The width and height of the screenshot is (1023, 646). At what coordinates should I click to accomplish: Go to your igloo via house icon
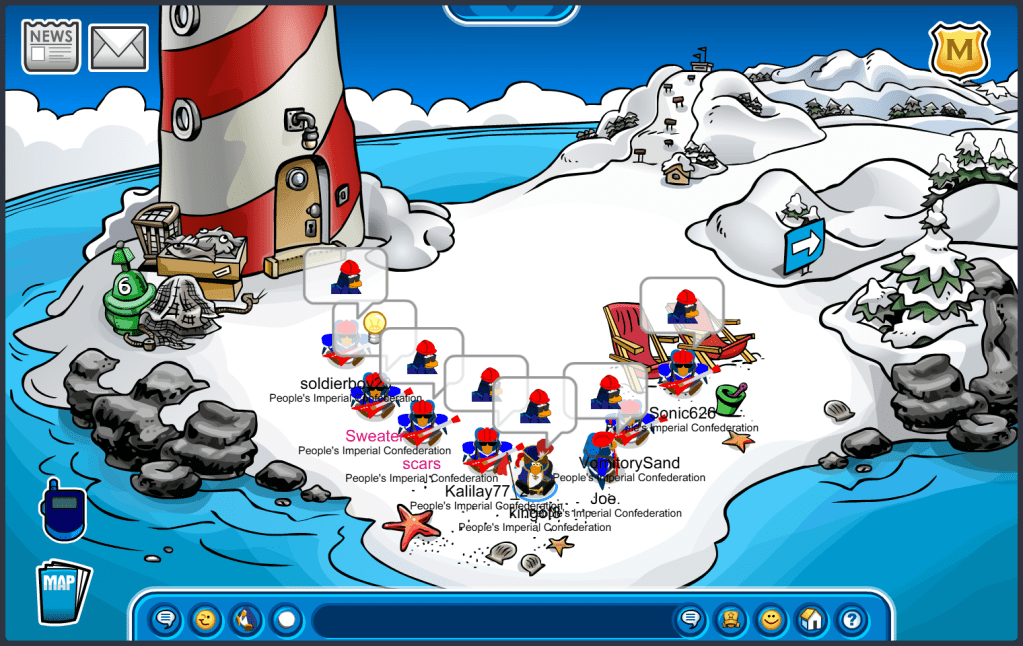point(811,620)
